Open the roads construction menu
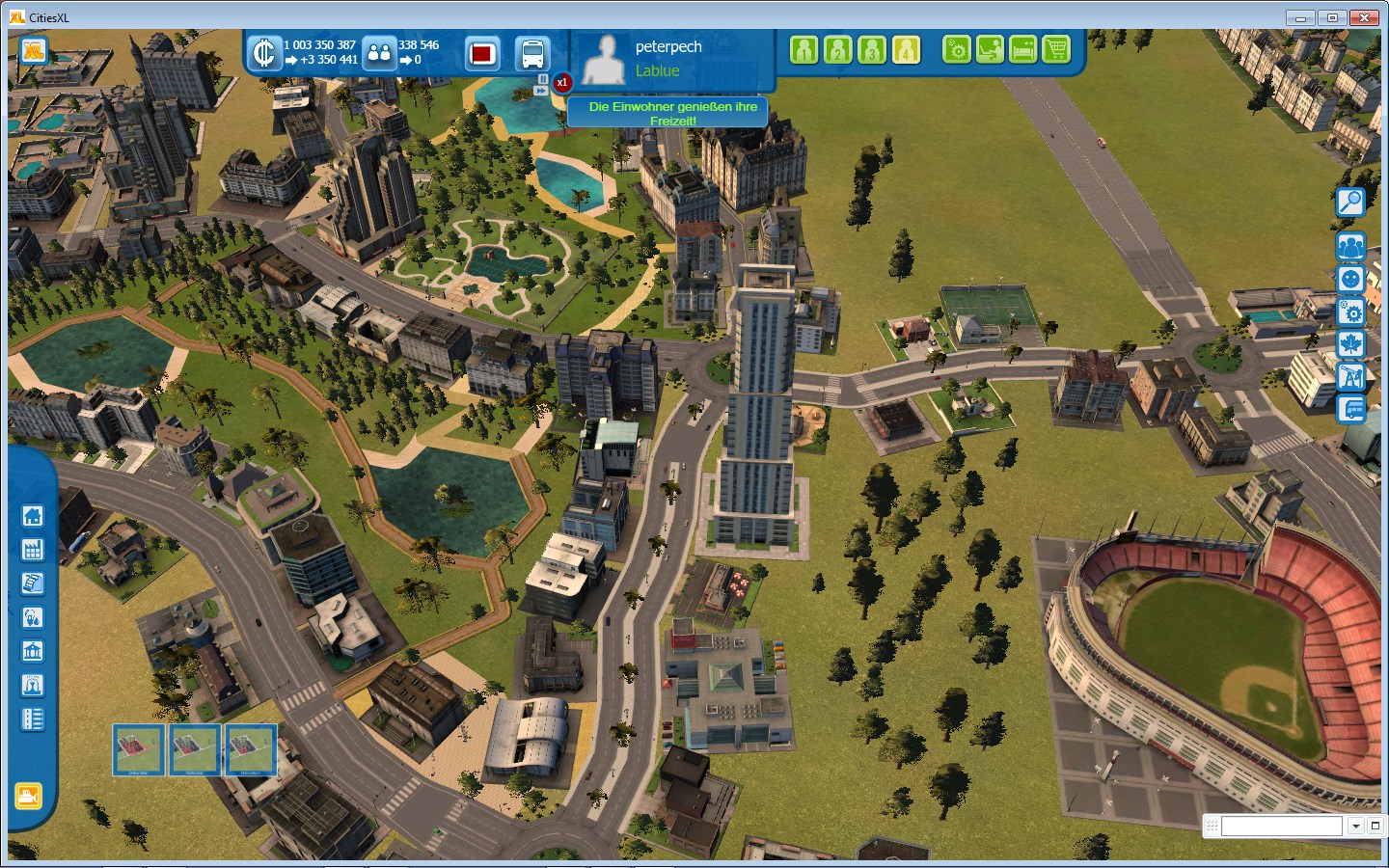 point(32,719)
